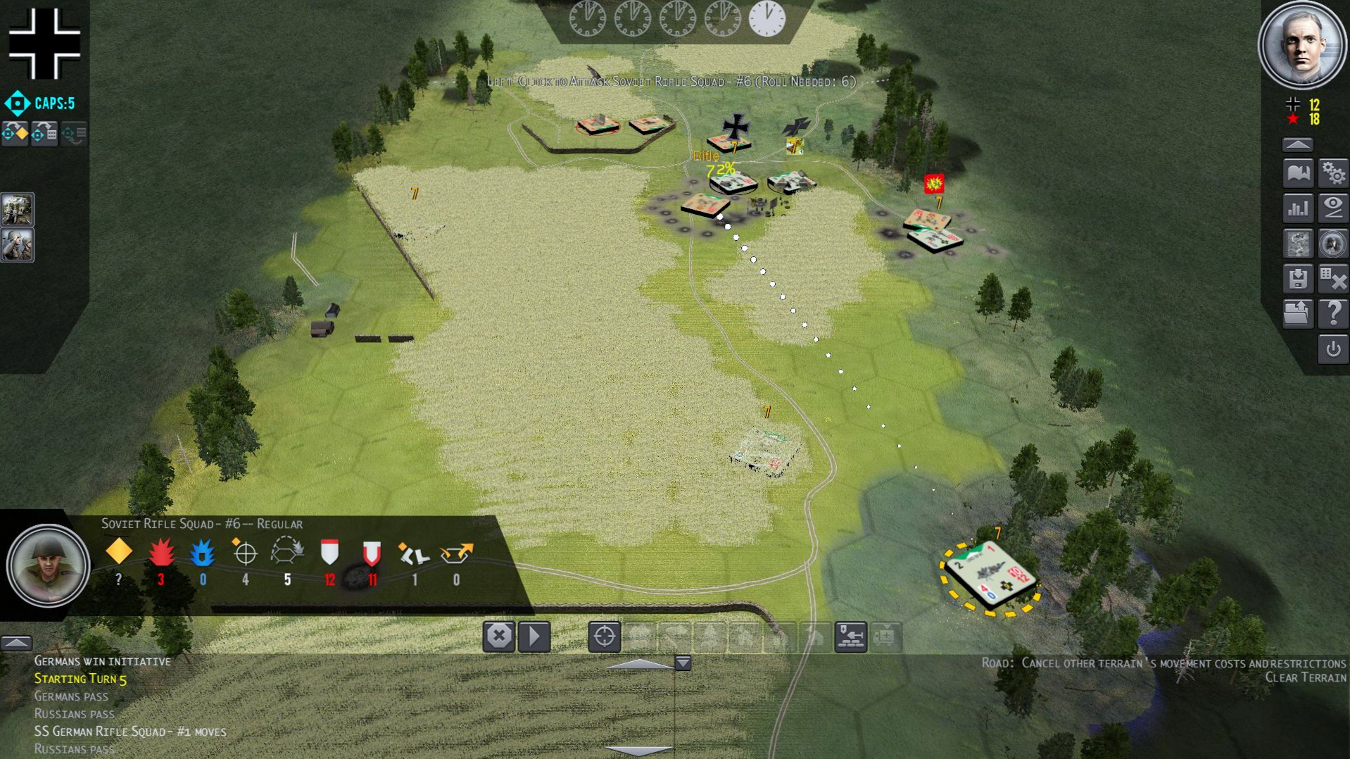Exit scenario using the grid-with-X icon

pos(1333,278)
